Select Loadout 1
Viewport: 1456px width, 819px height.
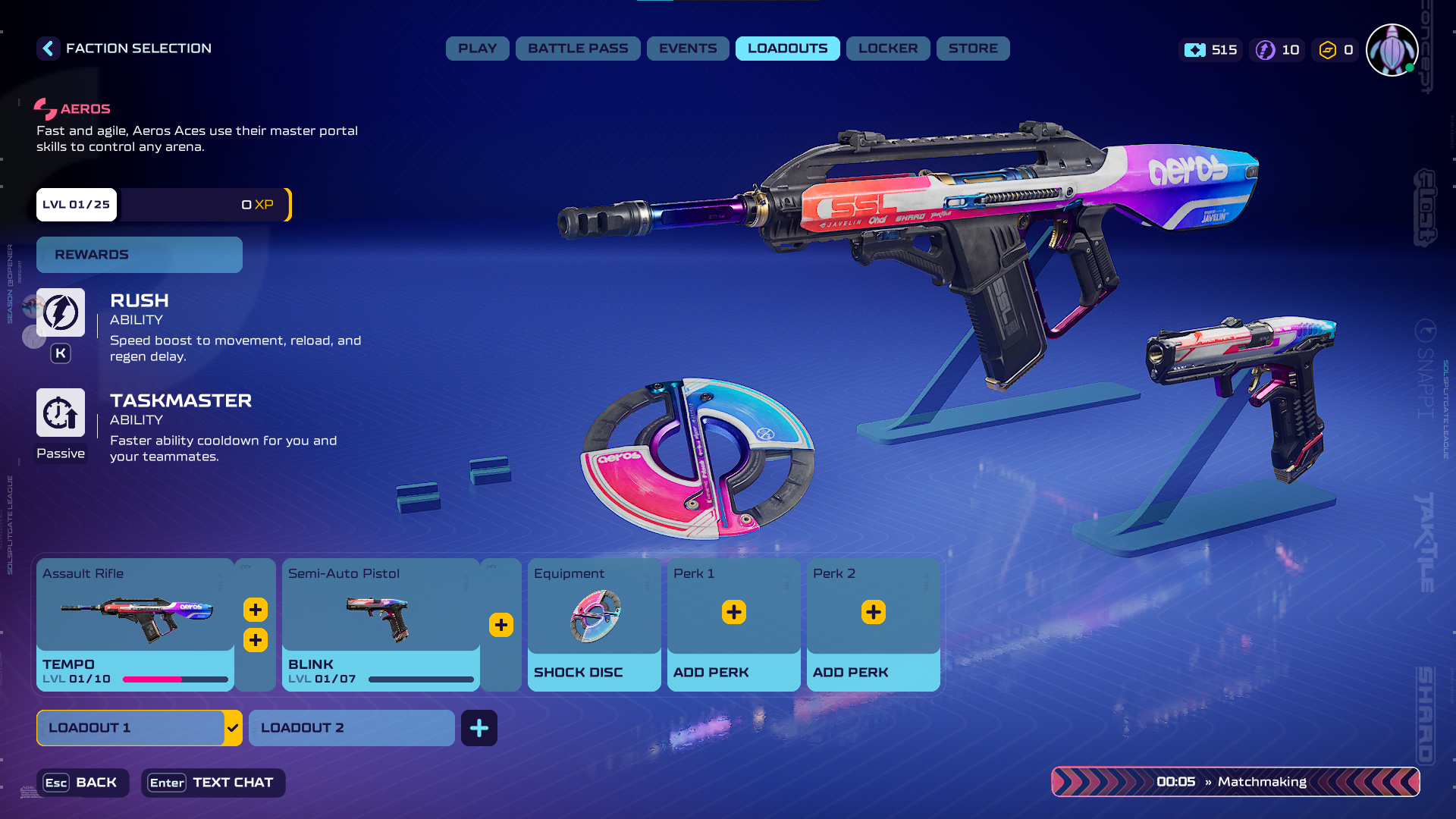(x=130, y=728)
